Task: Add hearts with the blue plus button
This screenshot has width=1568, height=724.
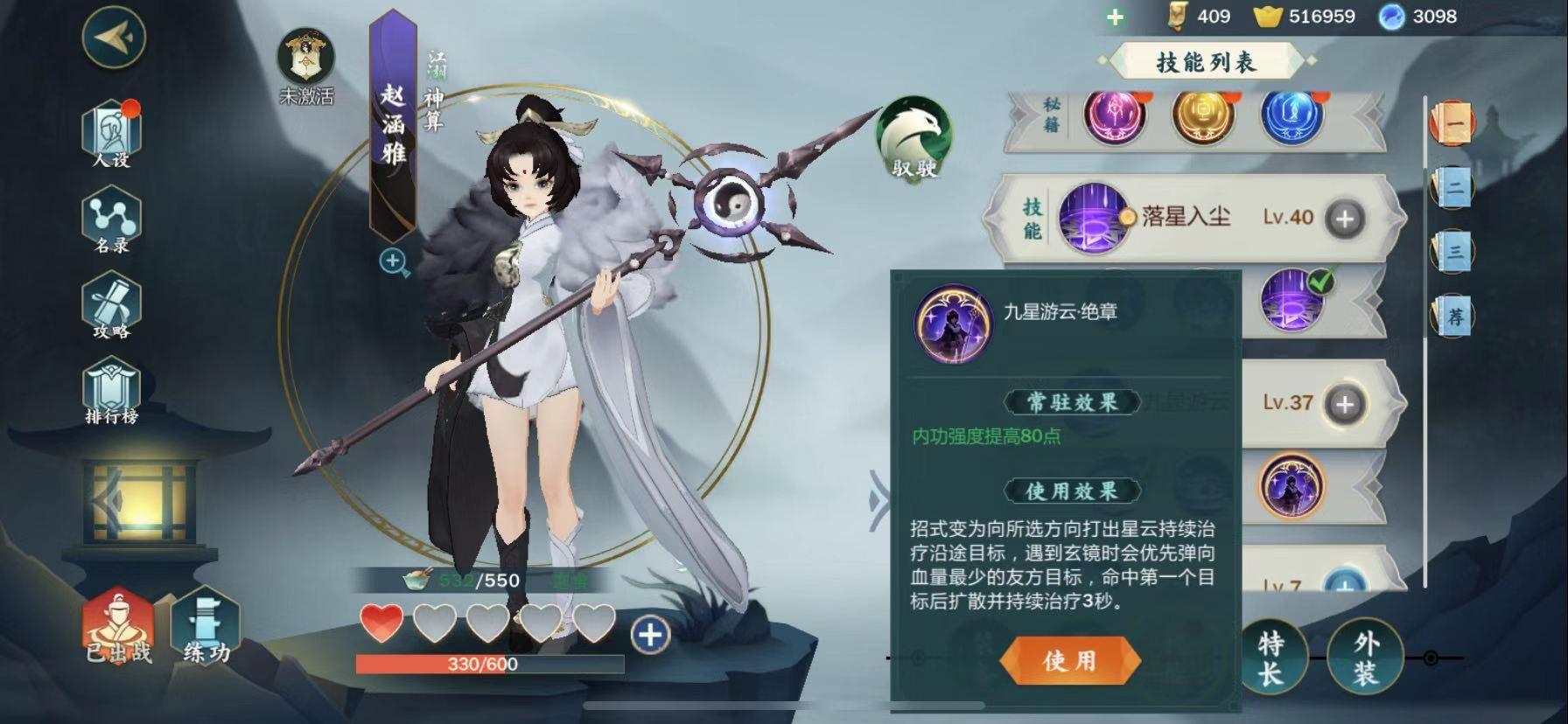Action: click(649, 635)
